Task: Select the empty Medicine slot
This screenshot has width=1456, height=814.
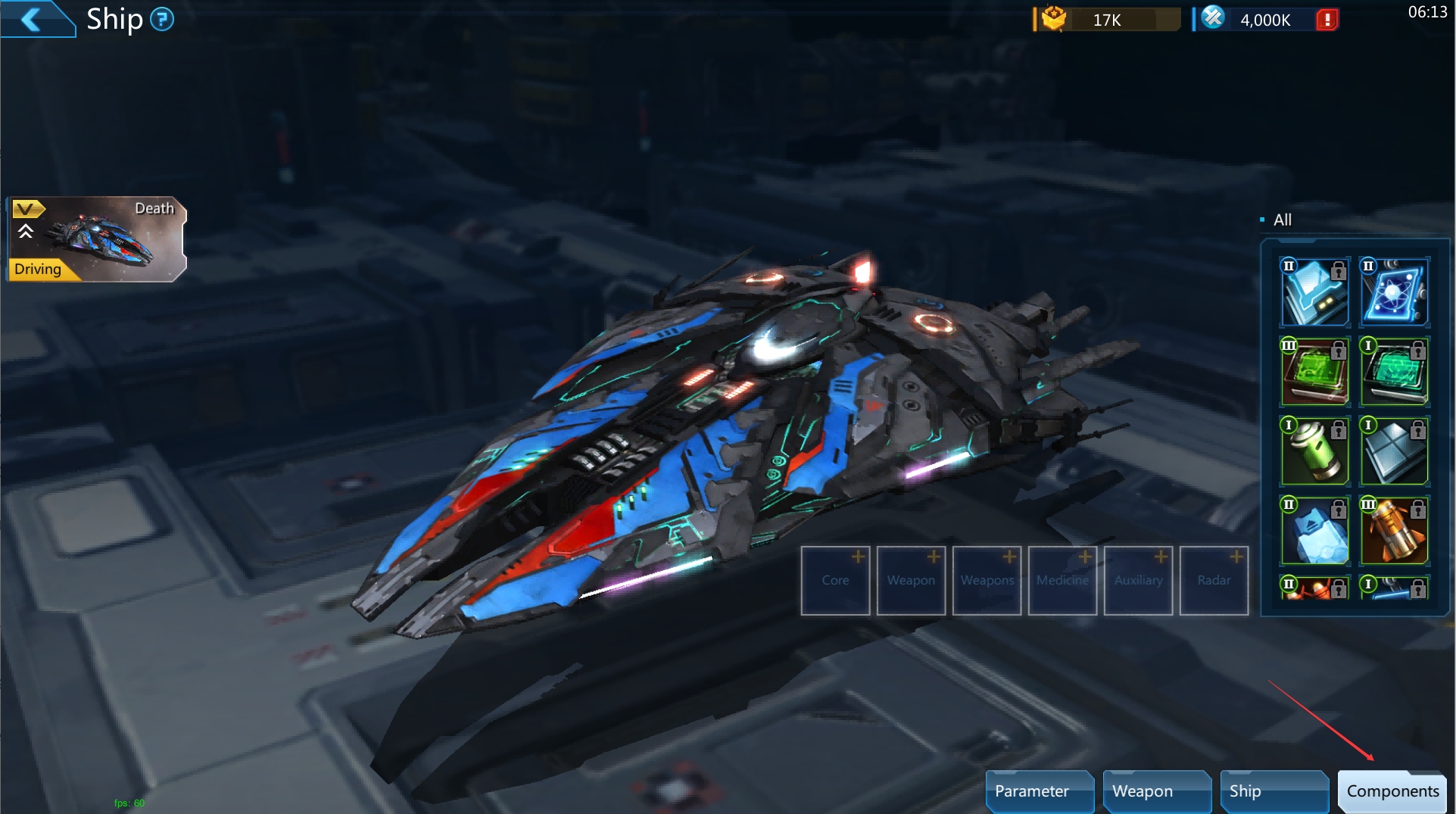Action: click(1062, 580)
